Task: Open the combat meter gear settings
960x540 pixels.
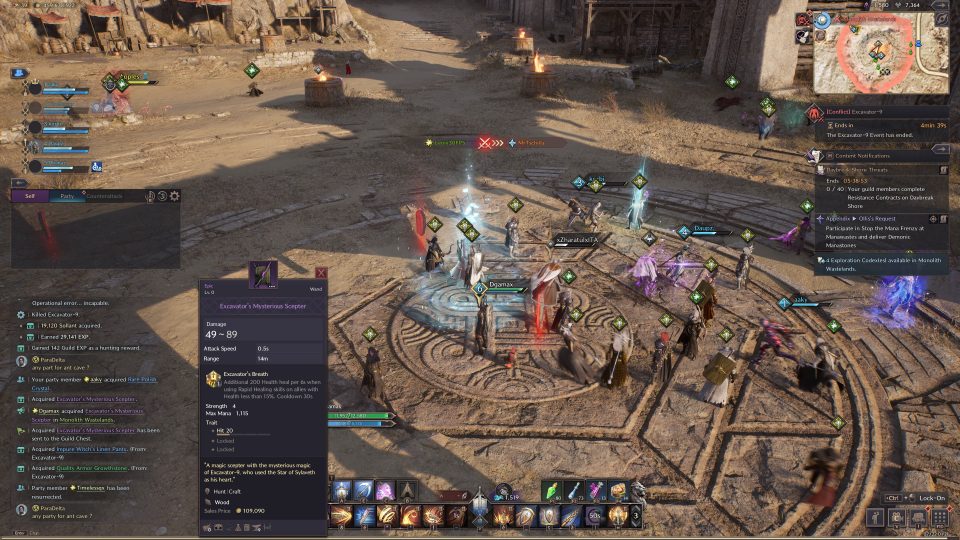Action: pos(175,196)
